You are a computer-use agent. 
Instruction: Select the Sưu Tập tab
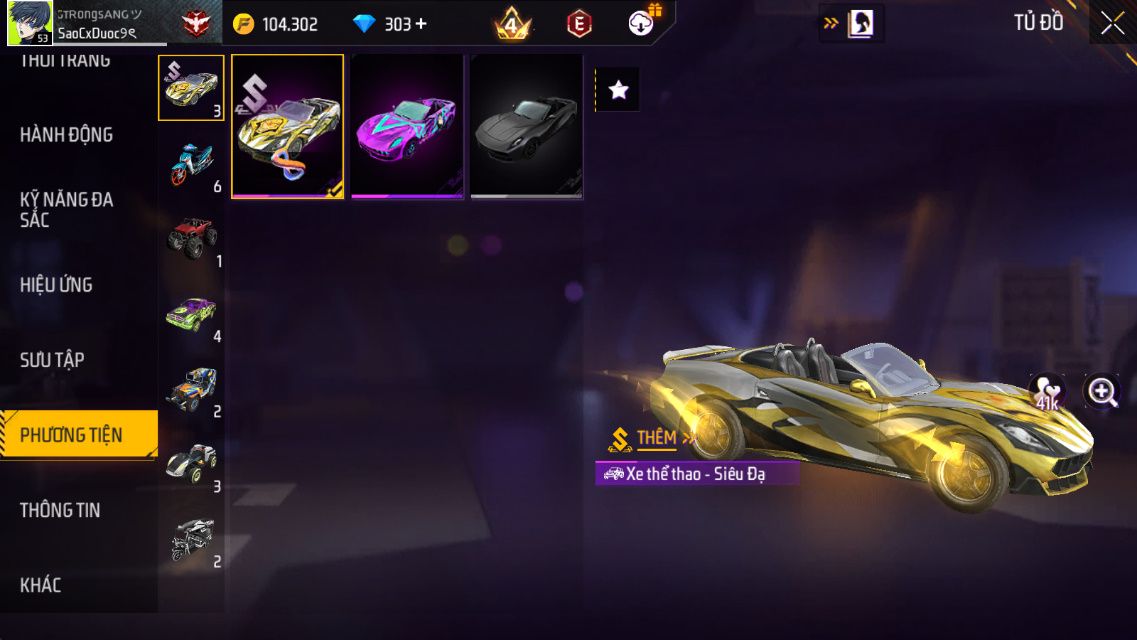(52, 360)
